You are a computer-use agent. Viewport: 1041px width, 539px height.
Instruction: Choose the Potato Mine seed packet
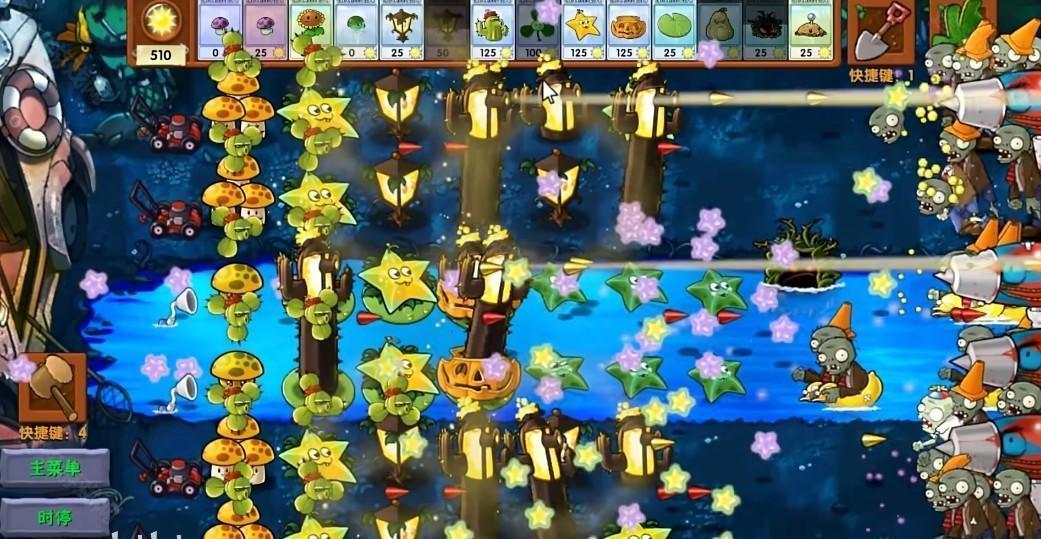tap(810, 30)
